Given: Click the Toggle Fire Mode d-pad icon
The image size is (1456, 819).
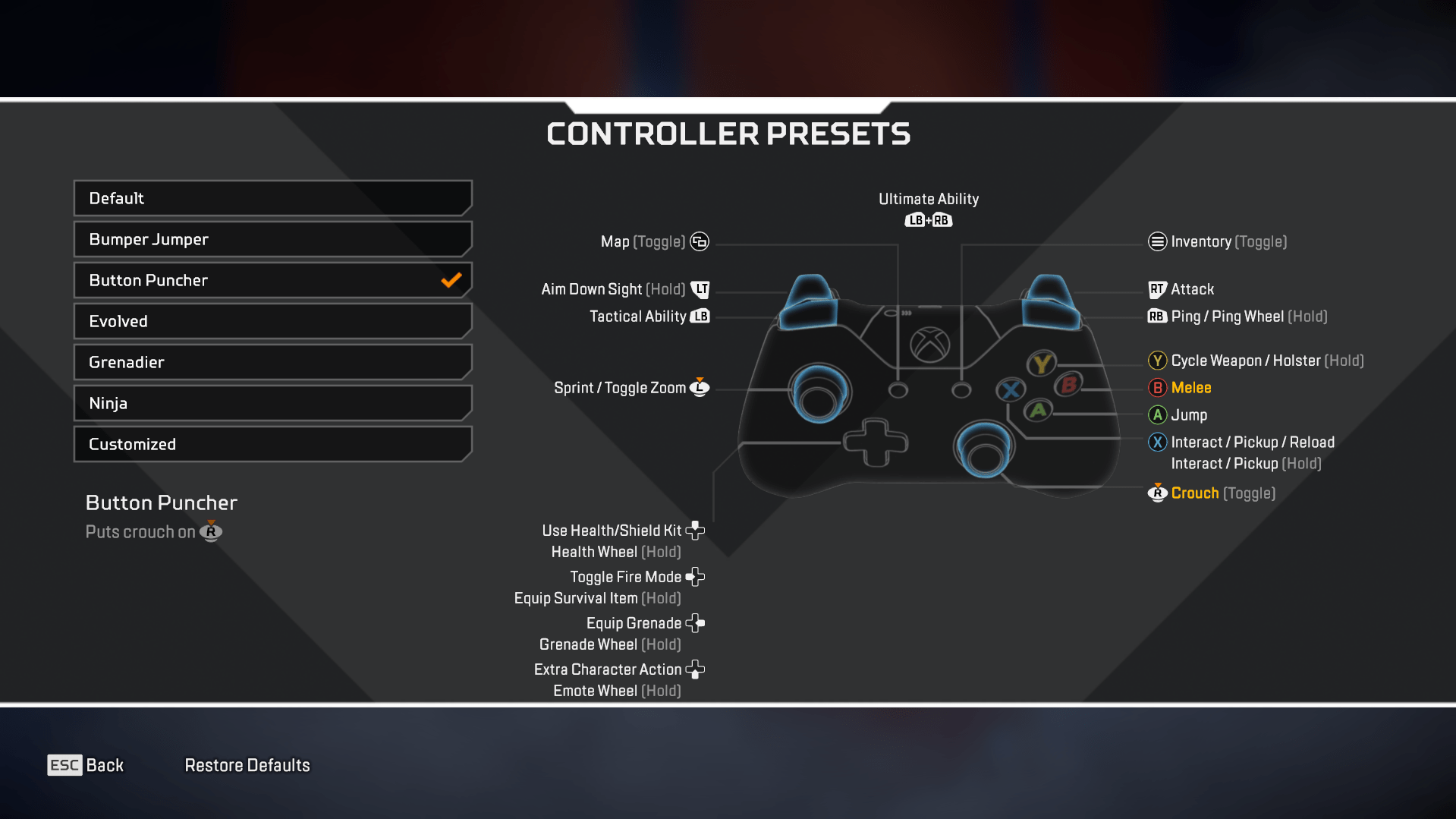Looking at the screenshot, I should 695,577.
